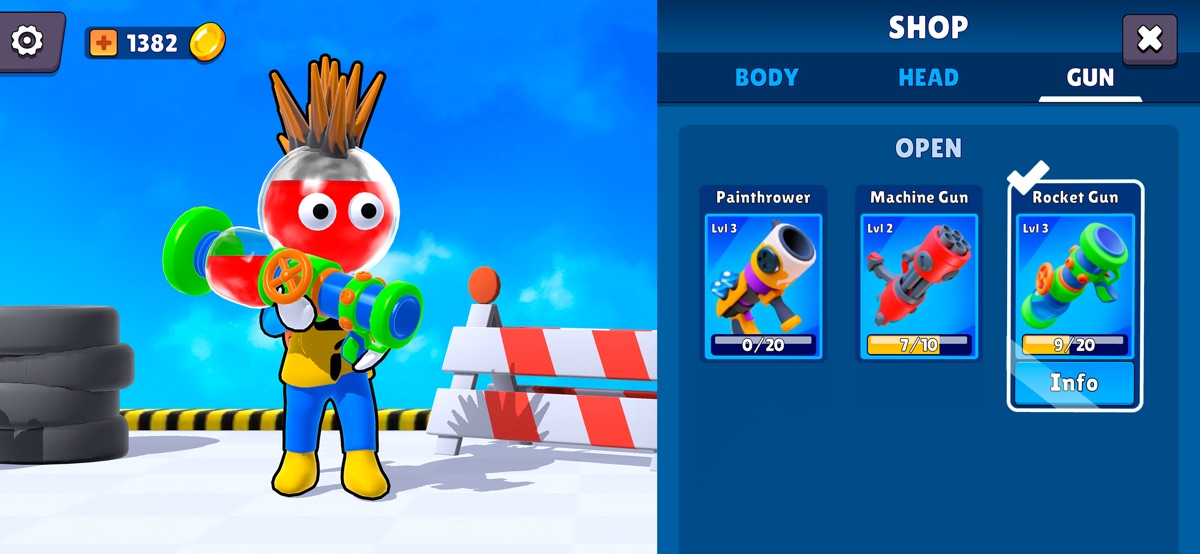Switch to the BODY tab
The image size is (1200, 554).
pyautogui.click(x=766, y=78)
